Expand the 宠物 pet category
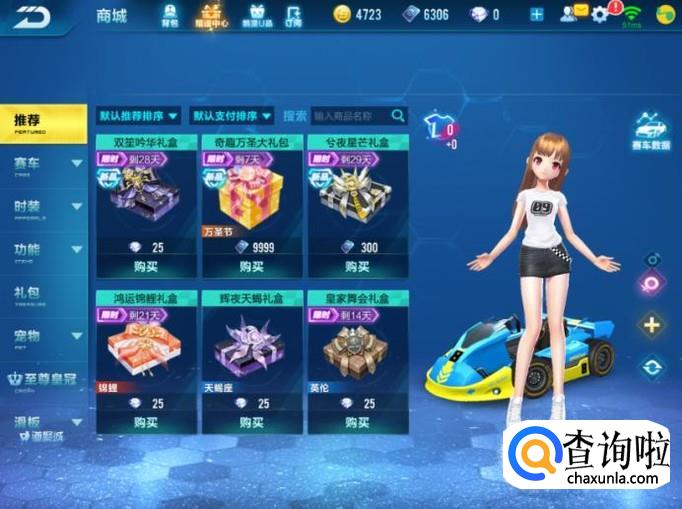Image resolution: width=682 pixels, height=509 pixels. click(44, 336)
